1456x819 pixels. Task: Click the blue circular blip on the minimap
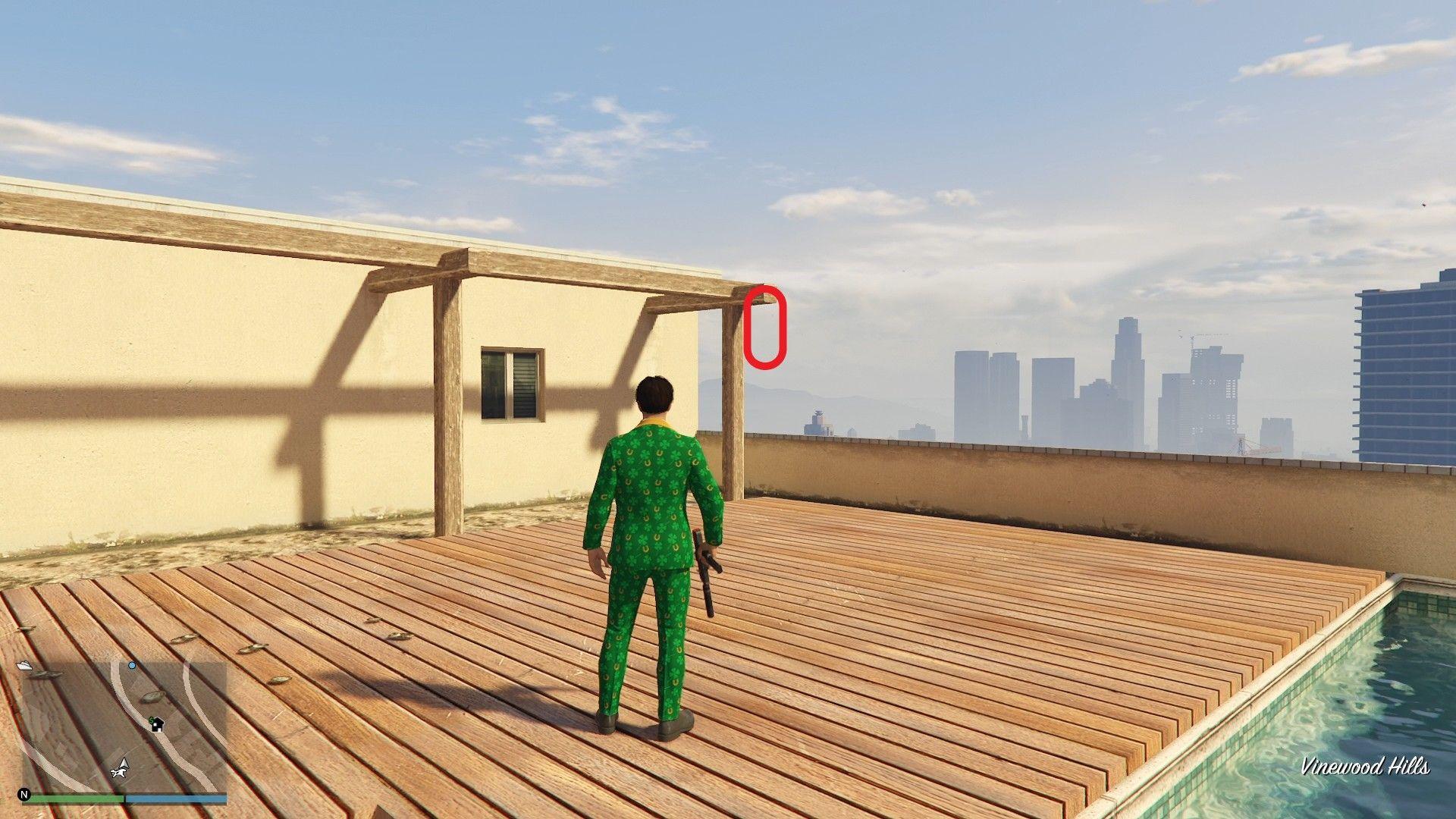point(132,666)
